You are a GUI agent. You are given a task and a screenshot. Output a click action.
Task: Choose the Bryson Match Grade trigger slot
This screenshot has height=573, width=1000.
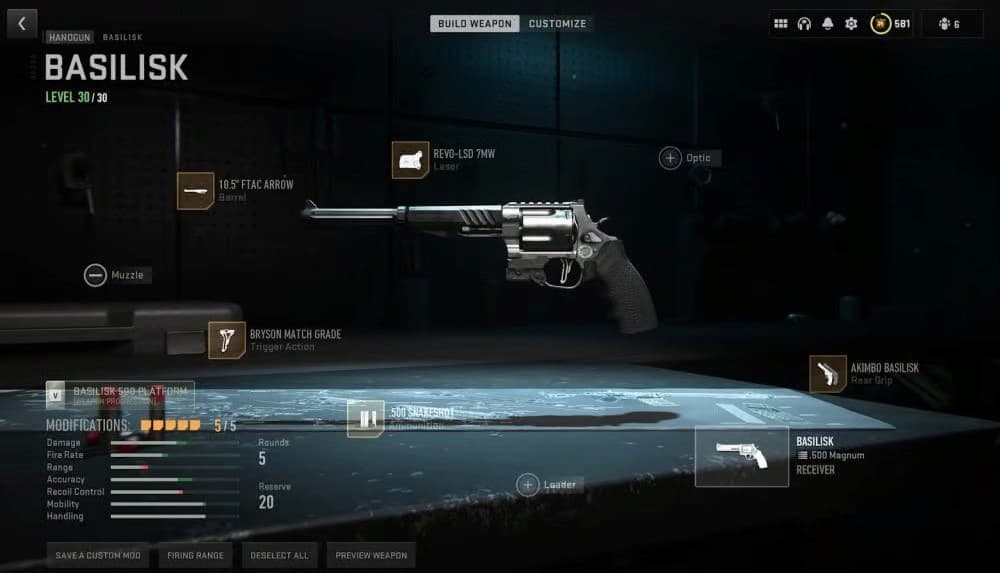click(x=227, y=340)
